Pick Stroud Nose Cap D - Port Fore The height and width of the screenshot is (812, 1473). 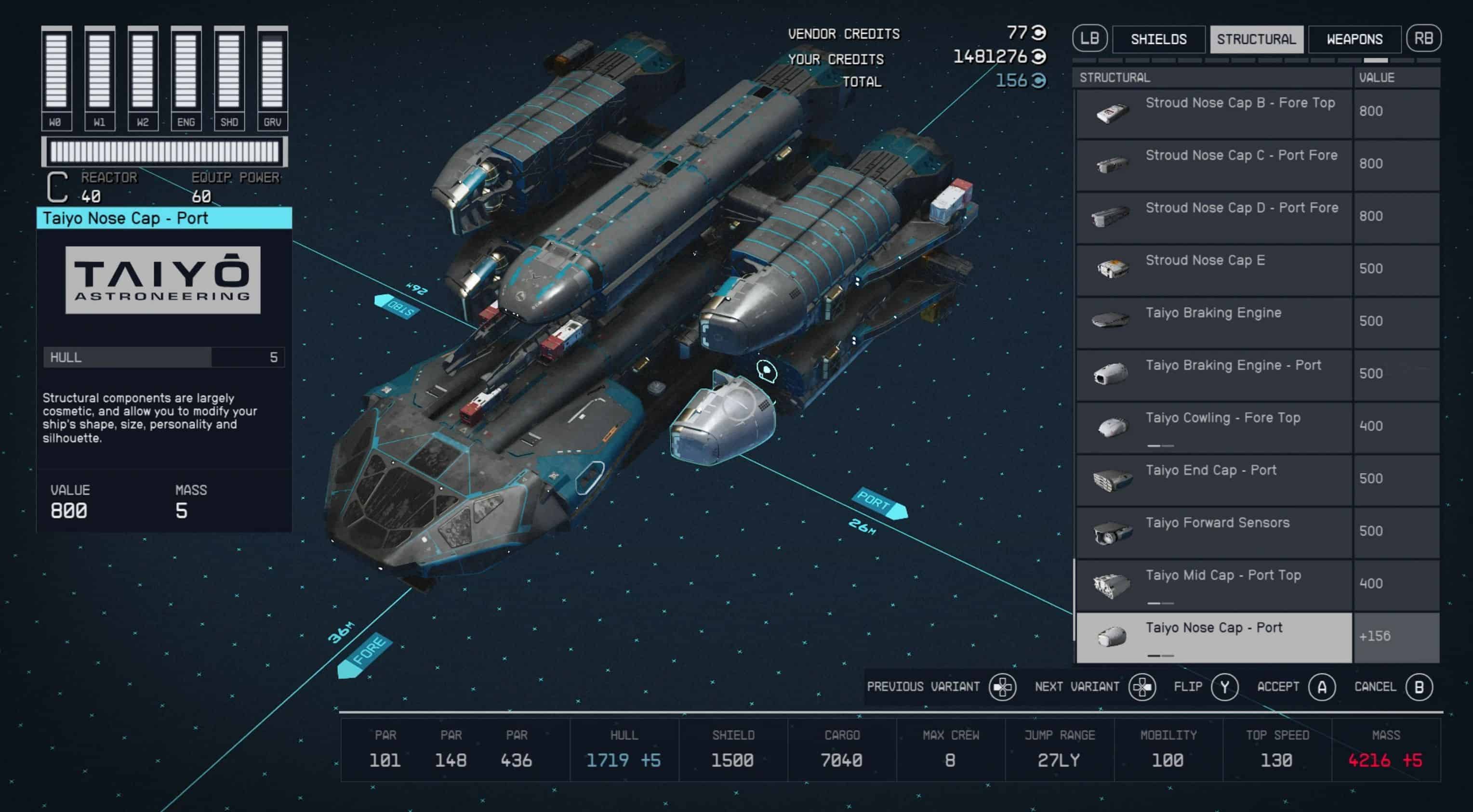pyautogui.click(x=1214, y=218)
